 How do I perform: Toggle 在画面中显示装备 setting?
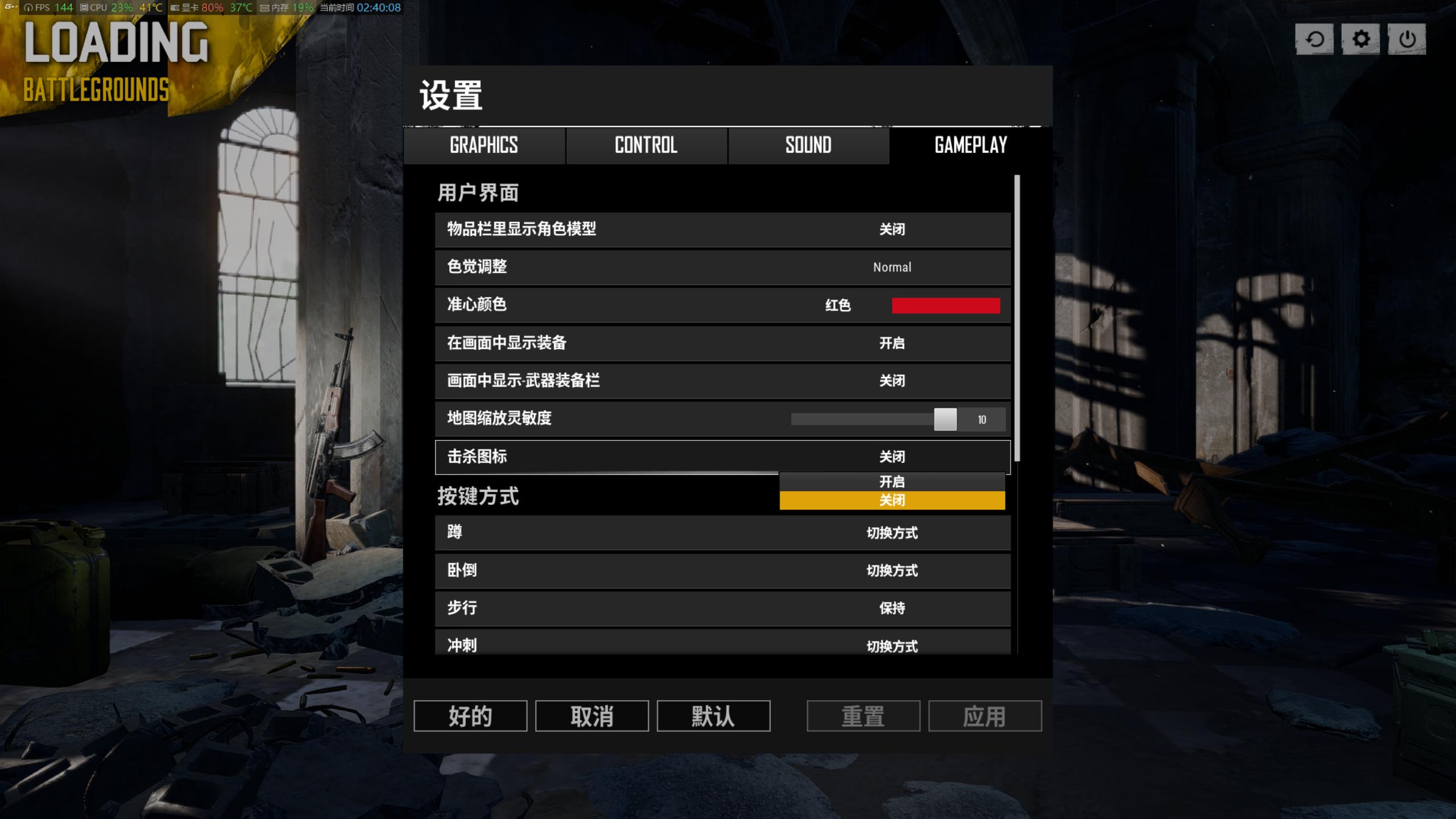coord(893,344)
